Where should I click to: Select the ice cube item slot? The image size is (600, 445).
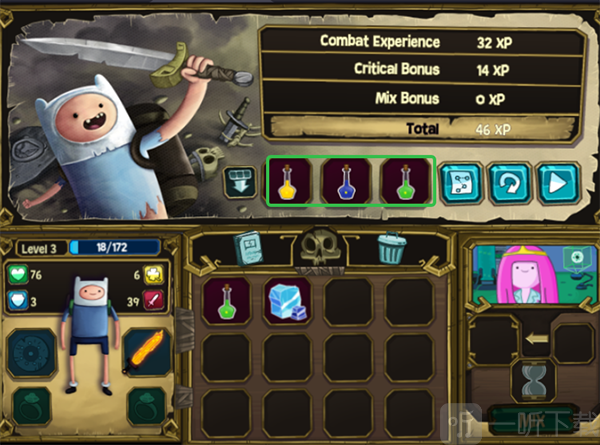click(288, 300)
